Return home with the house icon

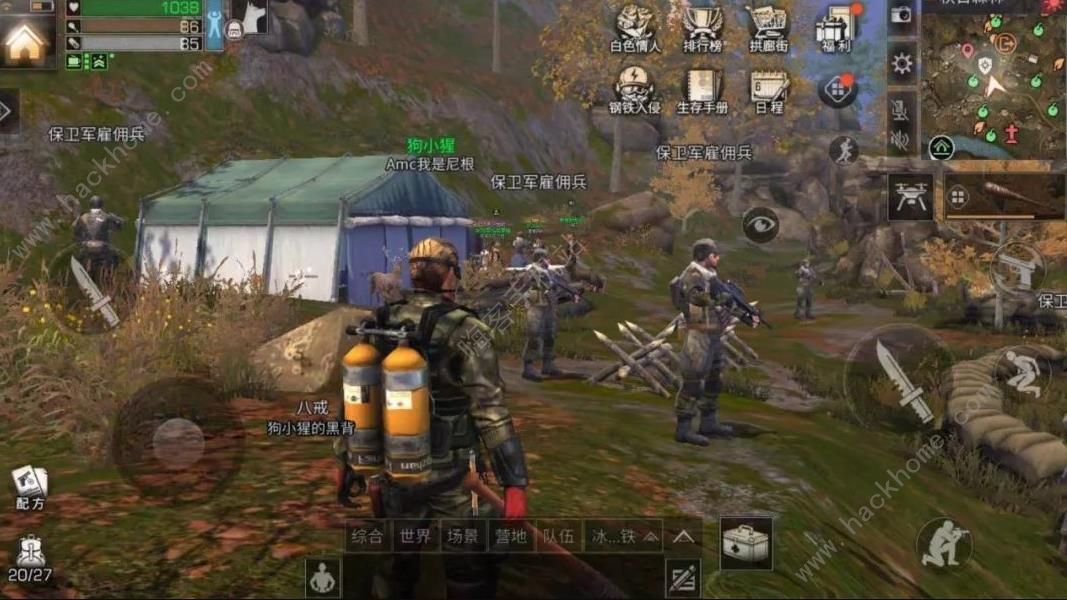point(26,41)
